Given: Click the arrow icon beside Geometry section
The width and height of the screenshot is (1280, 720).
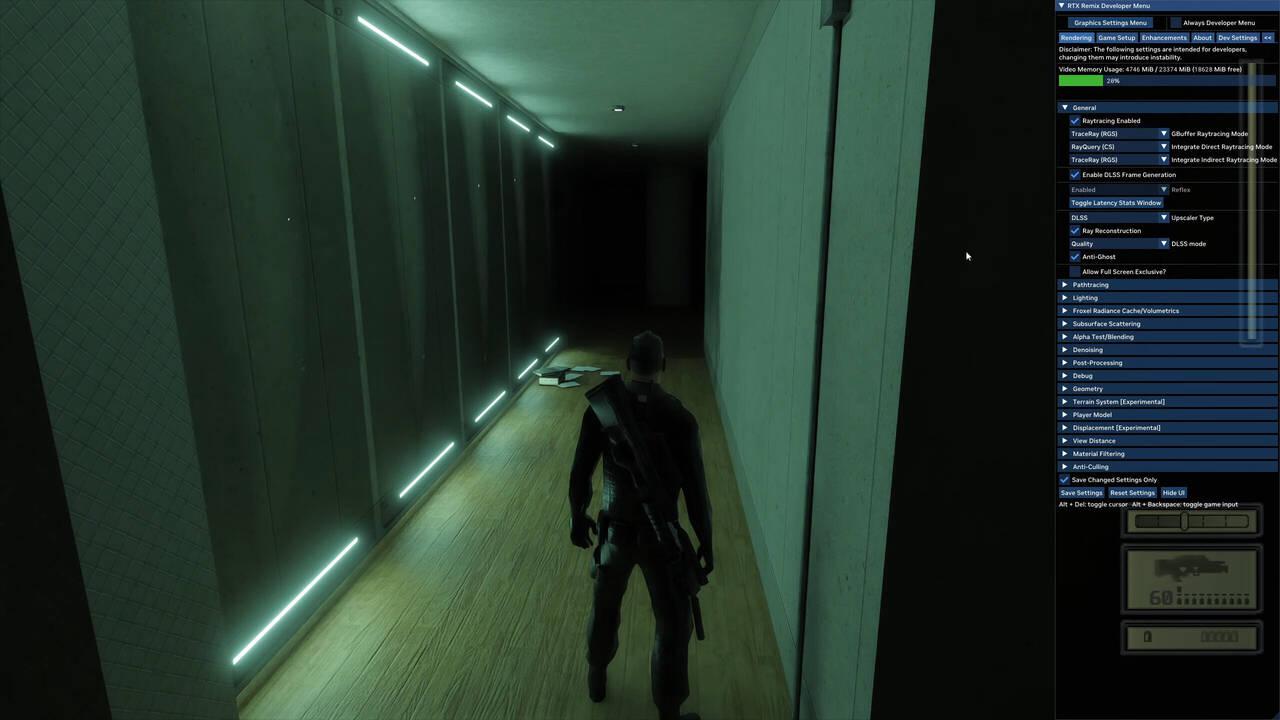Looking at the screenshot, I should pyautogui.click(x=1064, y=388).
